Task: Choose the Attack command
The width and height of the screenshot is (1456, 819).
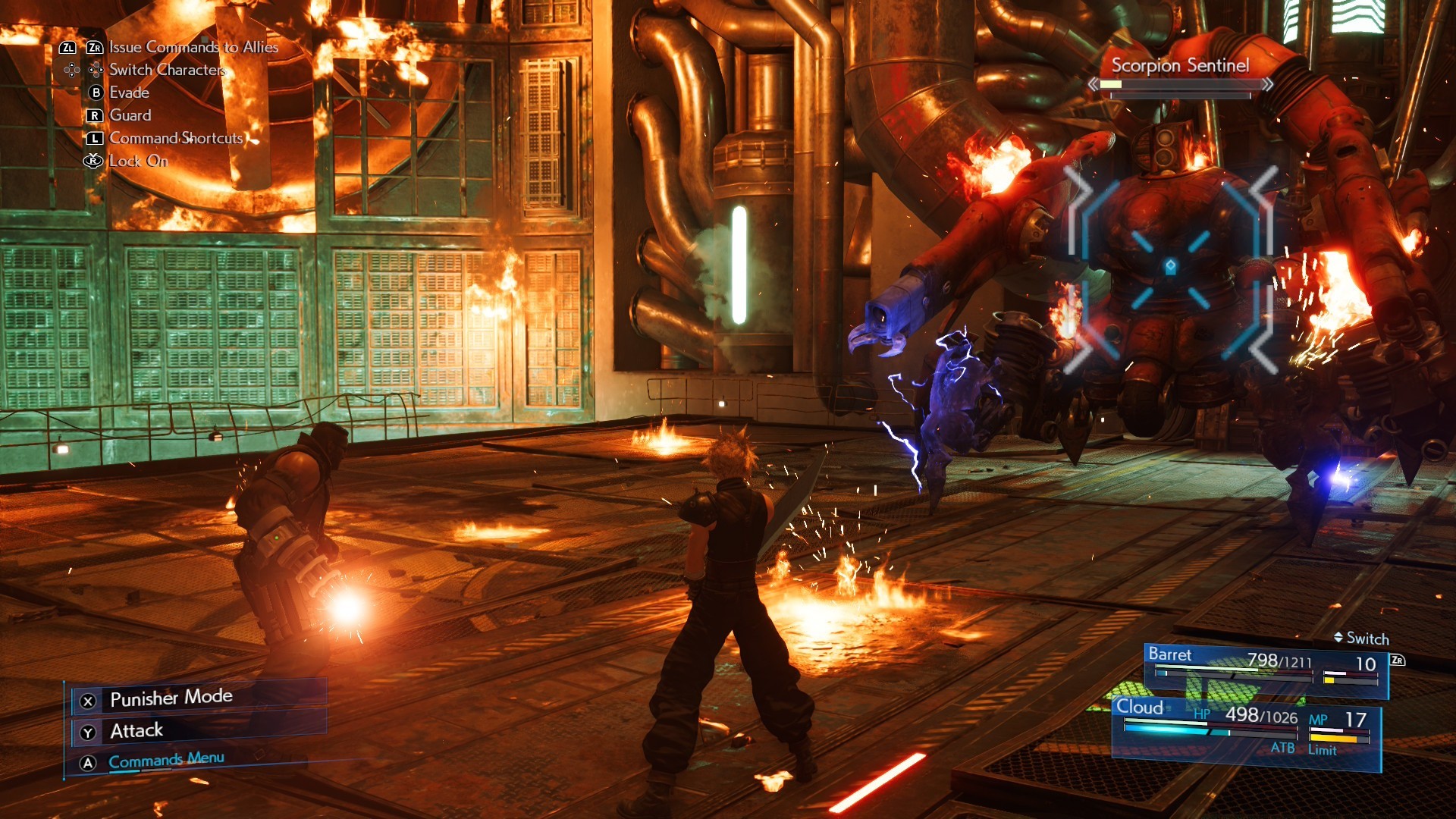Action: (136, 730)
